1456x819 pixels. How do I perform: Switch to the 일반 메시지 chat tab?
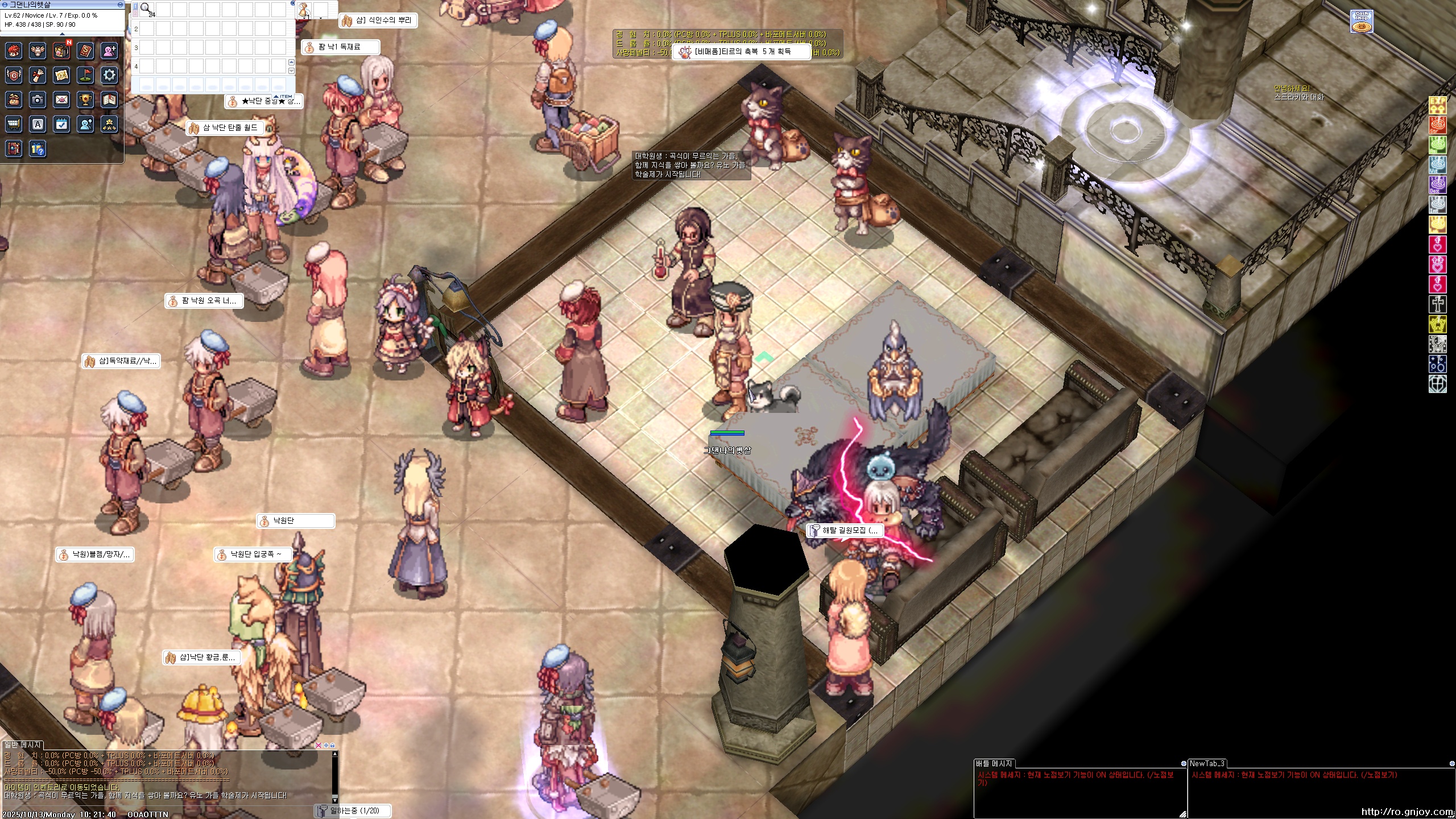coord(23,744)
